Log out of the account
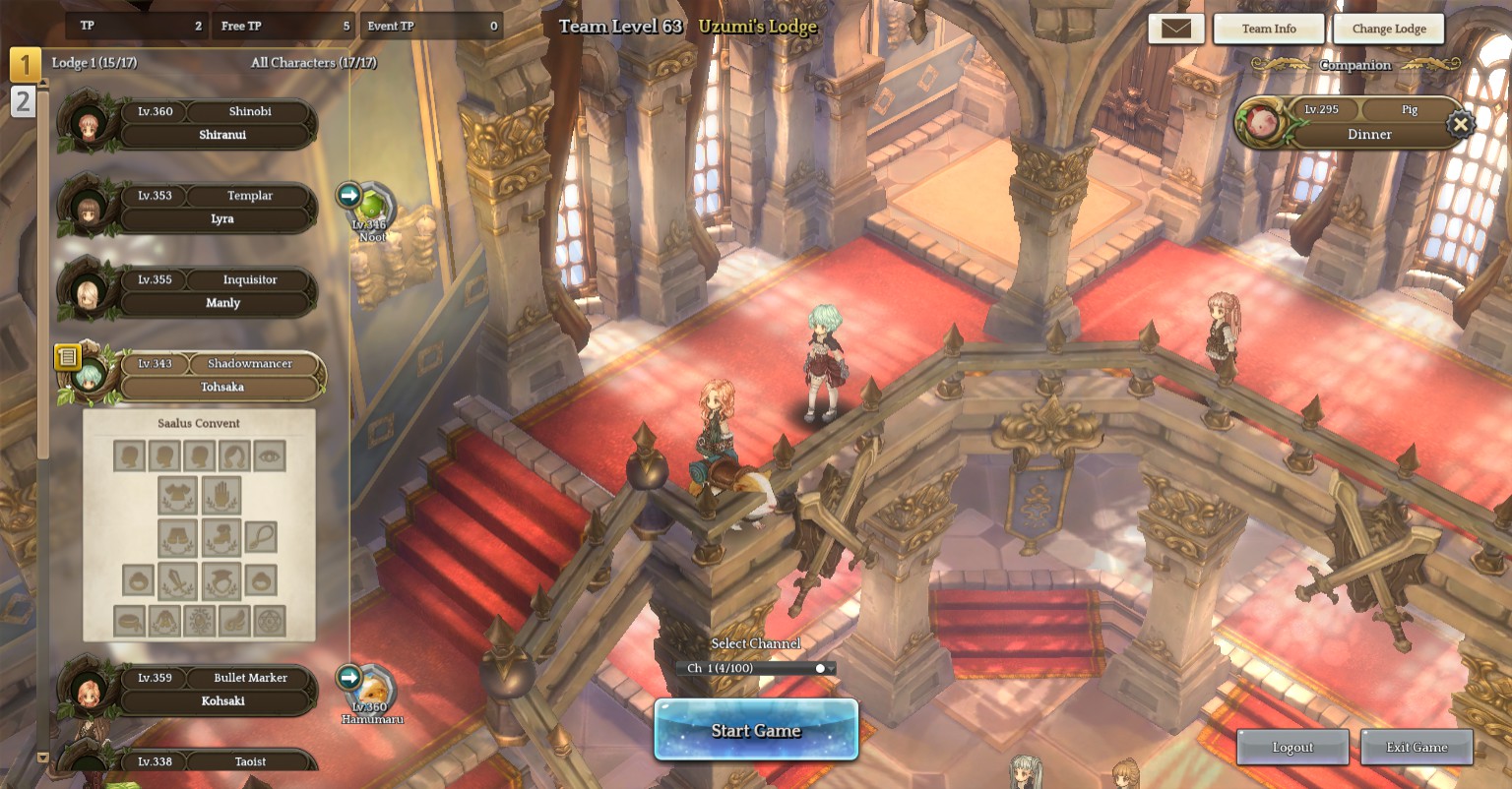 (x=1291, y=748)
